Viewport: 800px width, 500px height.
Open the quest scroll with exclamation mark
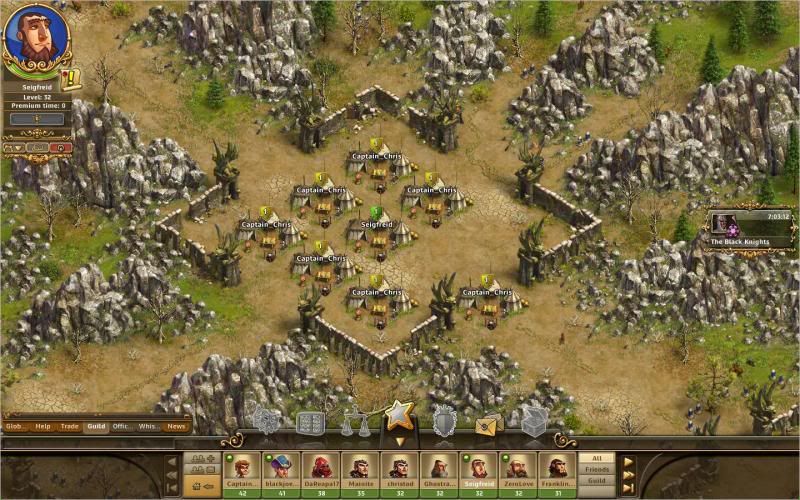click(x=71, y=79)
